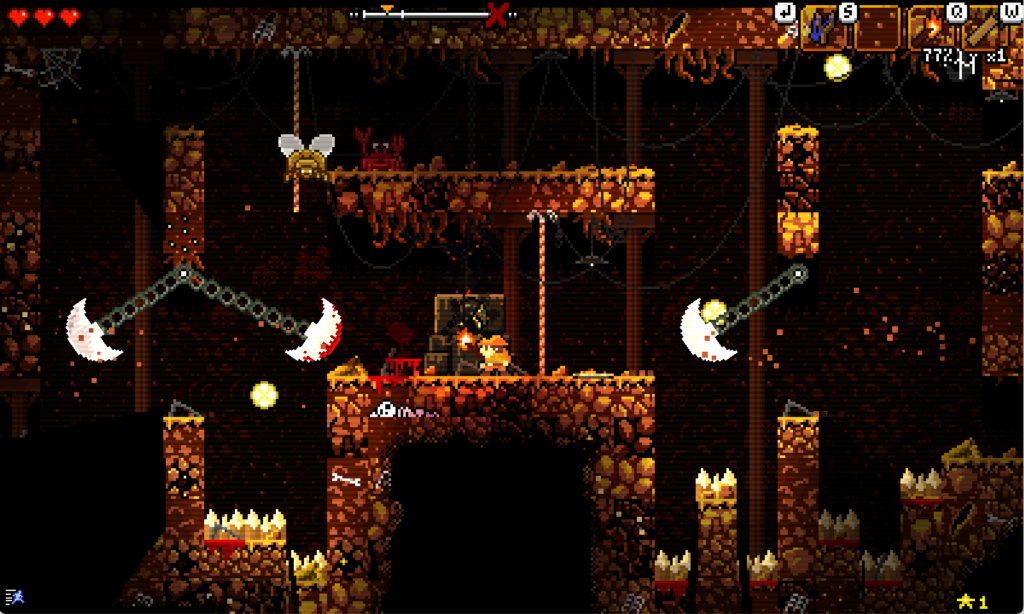Select the empty hotbar slot
Screen dimensions: 1024x614
[877, 28]
